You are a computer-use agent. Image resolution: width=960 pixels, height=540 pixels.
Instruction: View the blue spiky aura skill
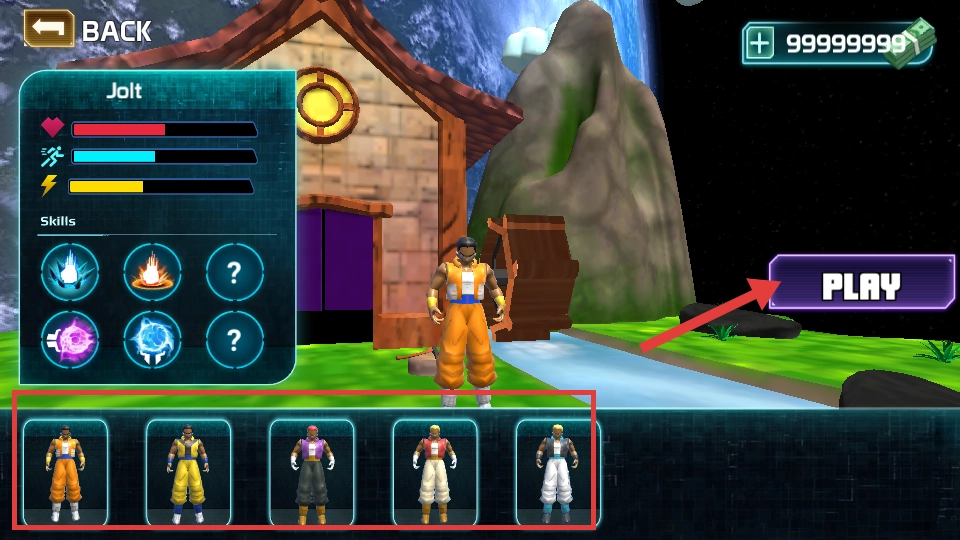tap(70, 272)
